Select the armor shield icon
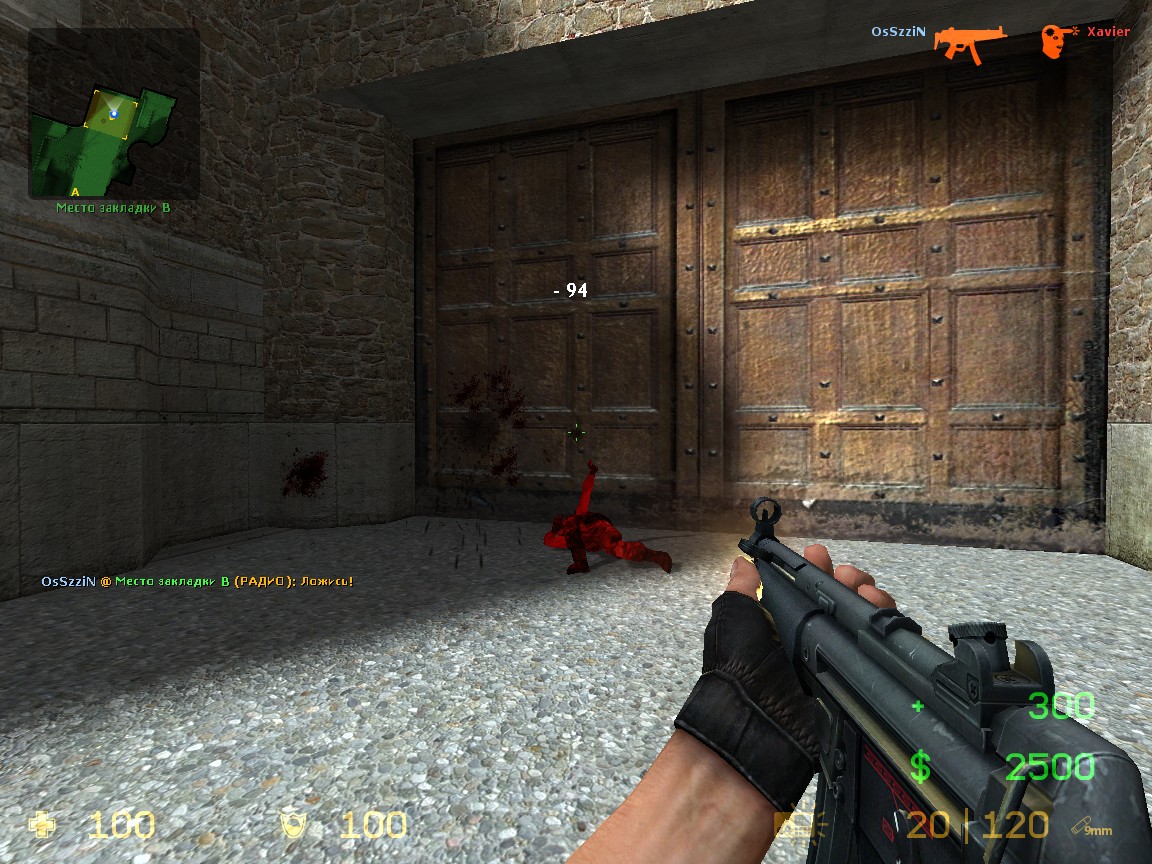Viewport: 1152px width, 864px height. pyautogui.click(x=294, y=825)
